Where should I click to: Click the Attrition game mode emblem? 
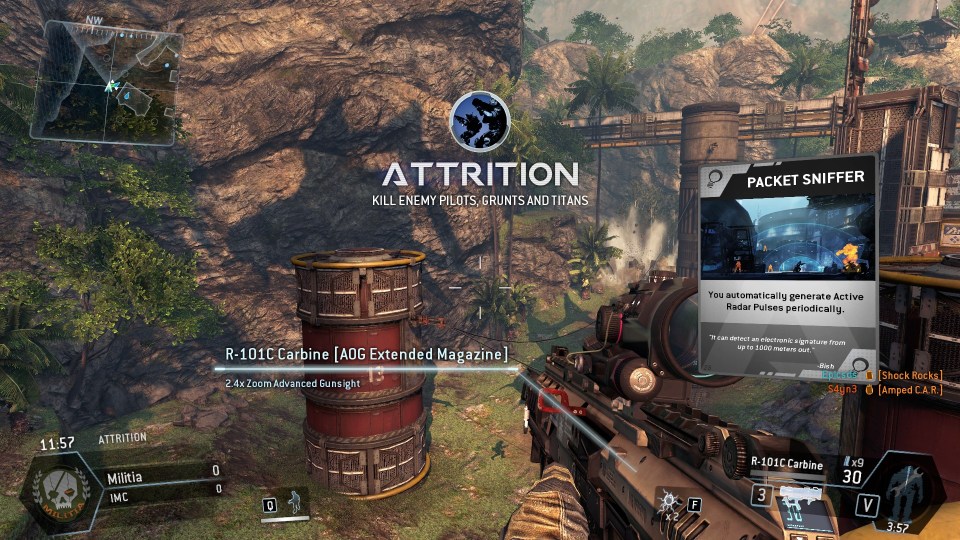click(x=480, y=122)
